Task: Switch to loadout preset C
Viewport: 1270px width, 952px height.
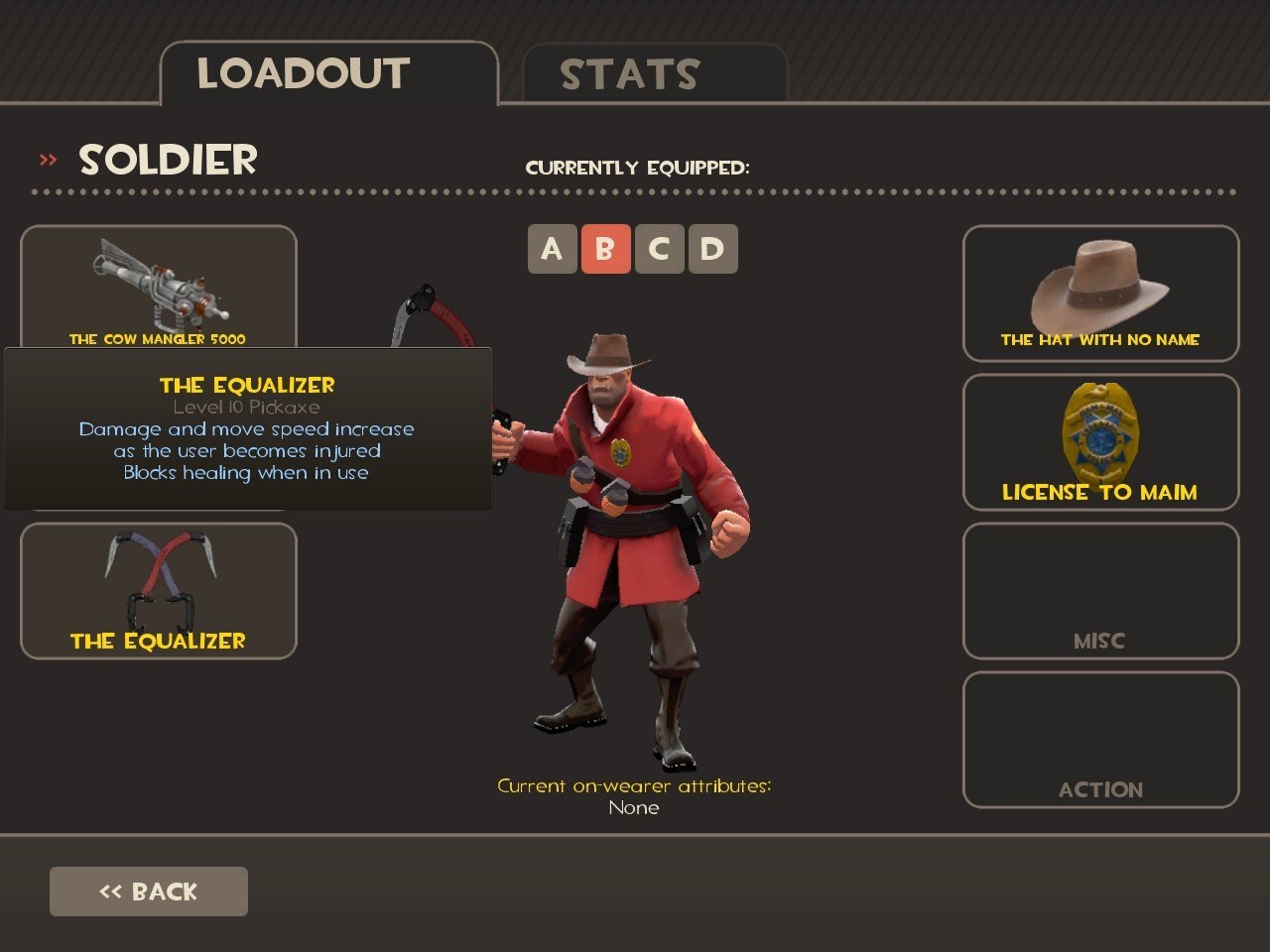Action: pyautogui.click(x=659, y=249)
